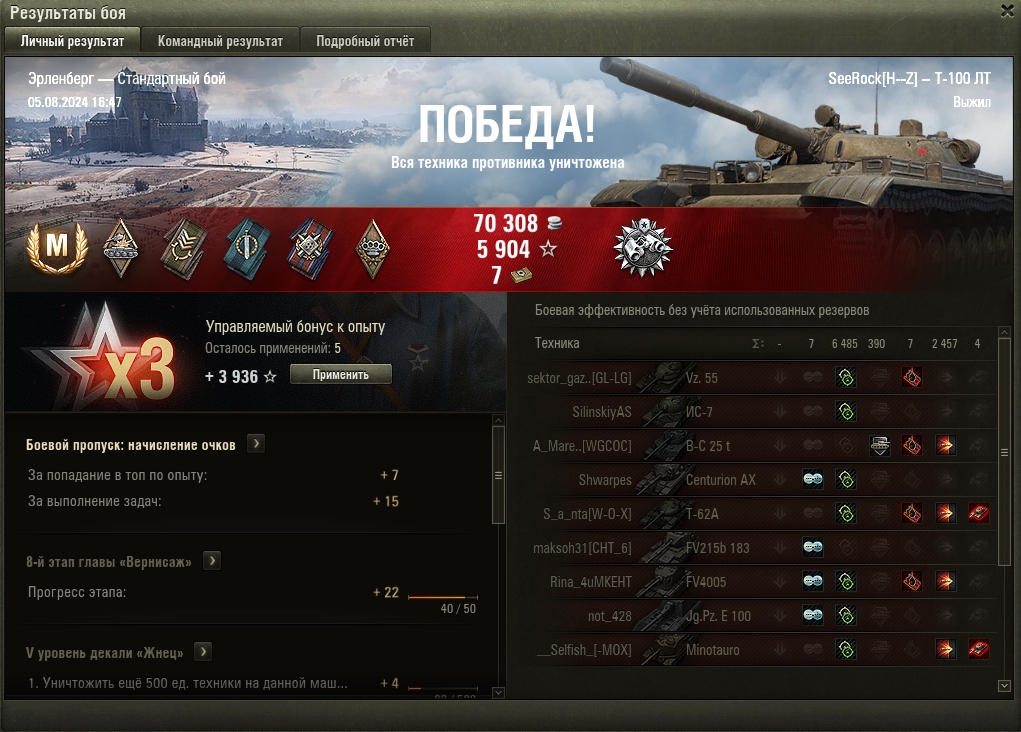Choose the Centurion AX row
The height and width of the screenshot is (732, 1021).
(x=720, y=480)
